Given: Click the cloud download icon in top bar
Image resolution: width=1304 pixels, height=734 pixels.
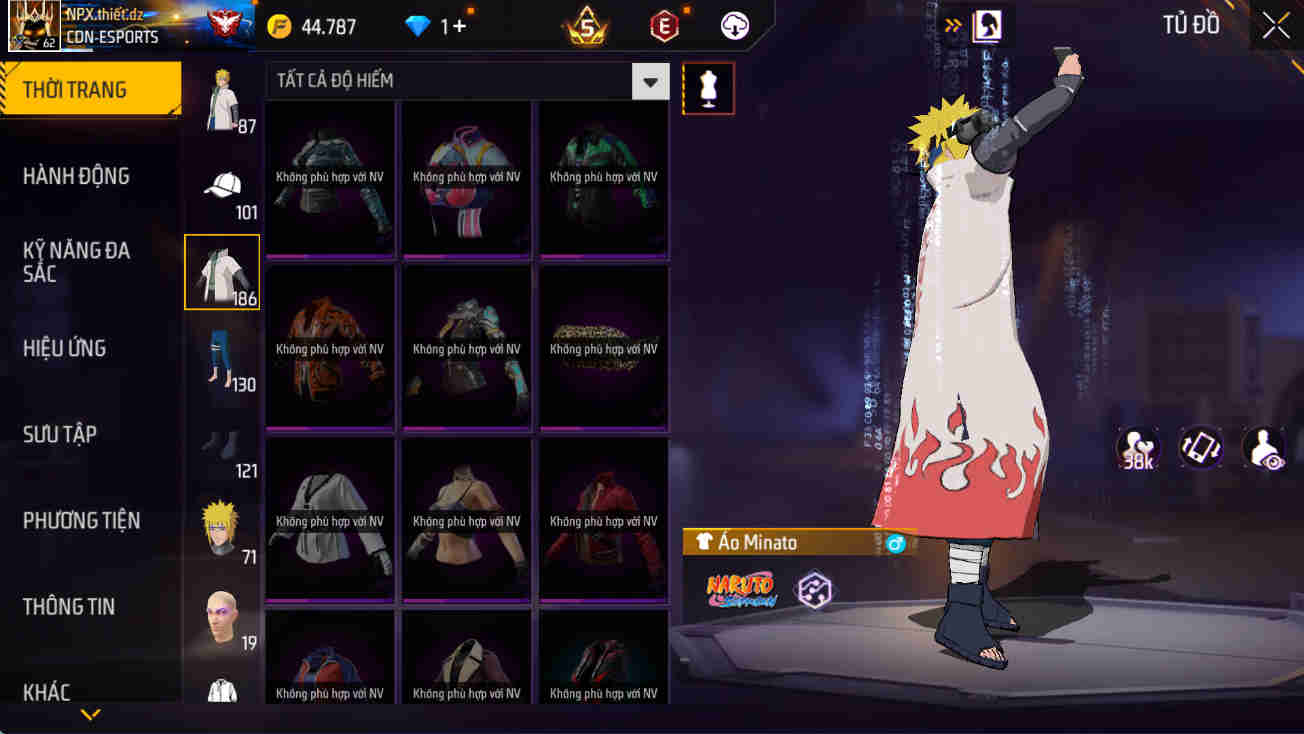Looking at the screenshot, I should 735,26.
